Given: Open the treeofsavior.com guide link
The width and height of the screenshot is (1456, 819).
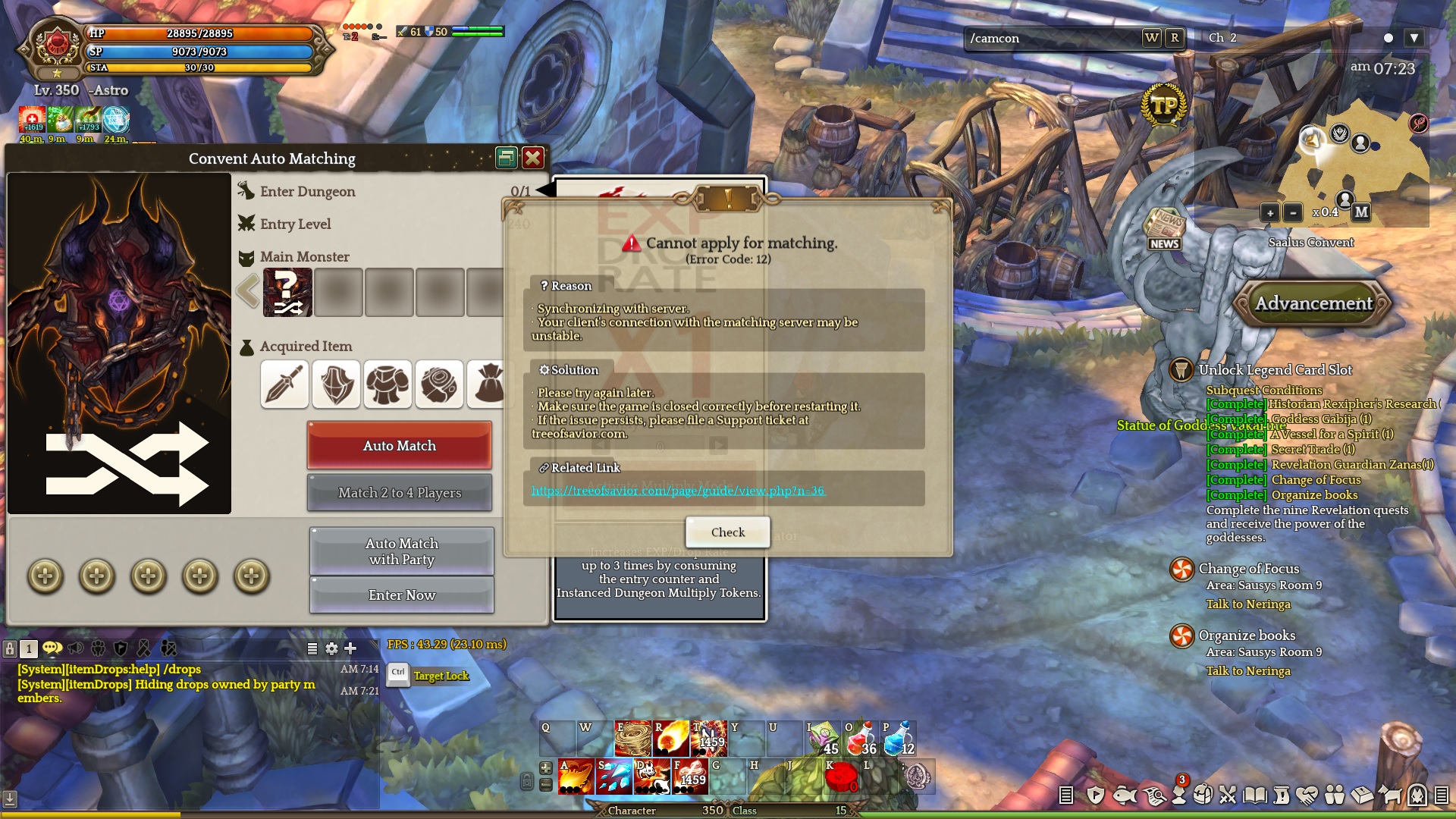Looking at the screenshot, I should click(677, 491).
